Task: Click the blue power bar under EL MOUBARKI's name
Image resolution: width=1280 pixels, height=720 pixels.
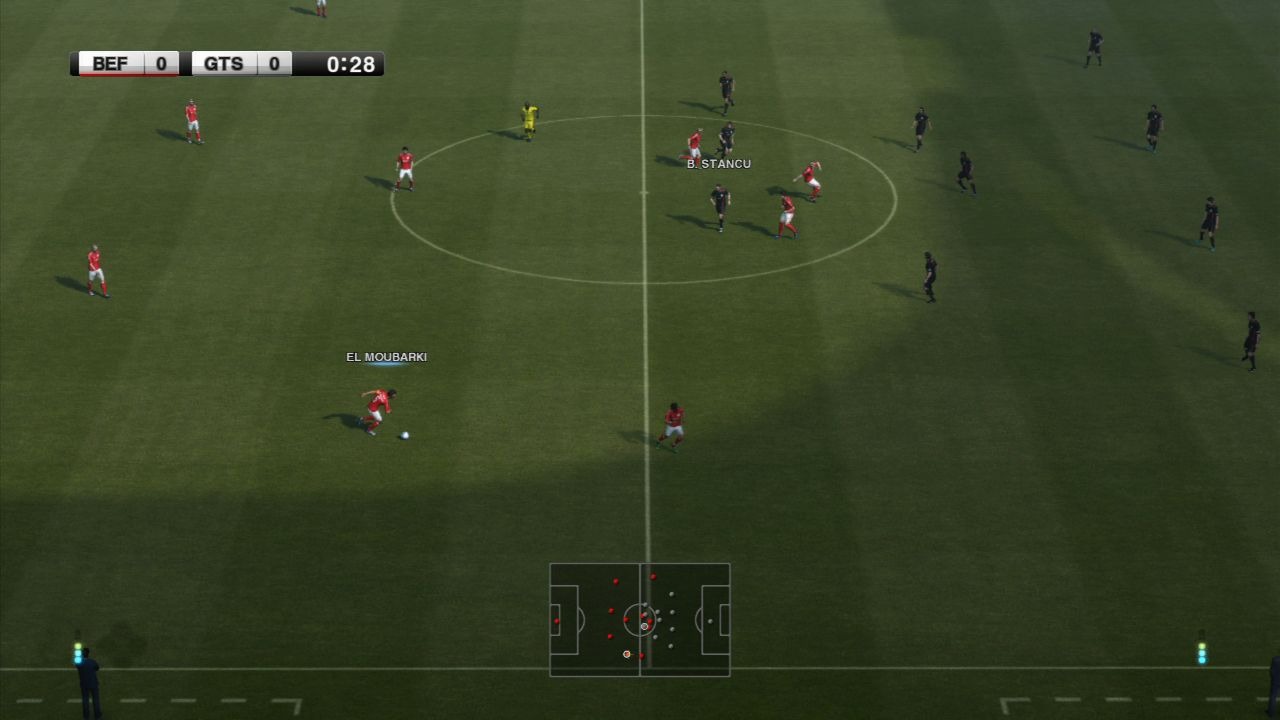Action: pos(386,366)
